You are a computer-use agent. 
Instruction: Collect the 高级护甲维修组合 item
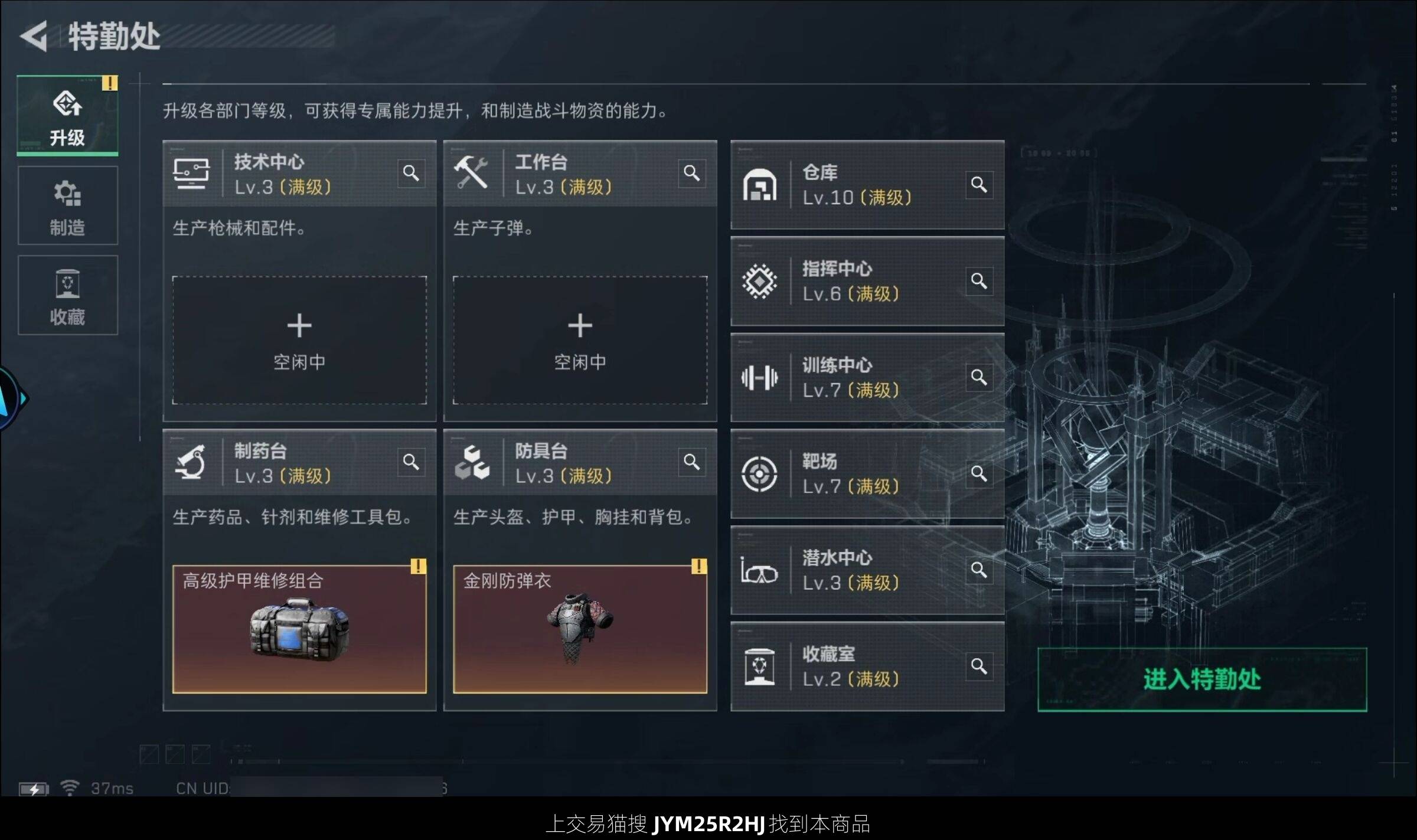click(x=299, y=629)
